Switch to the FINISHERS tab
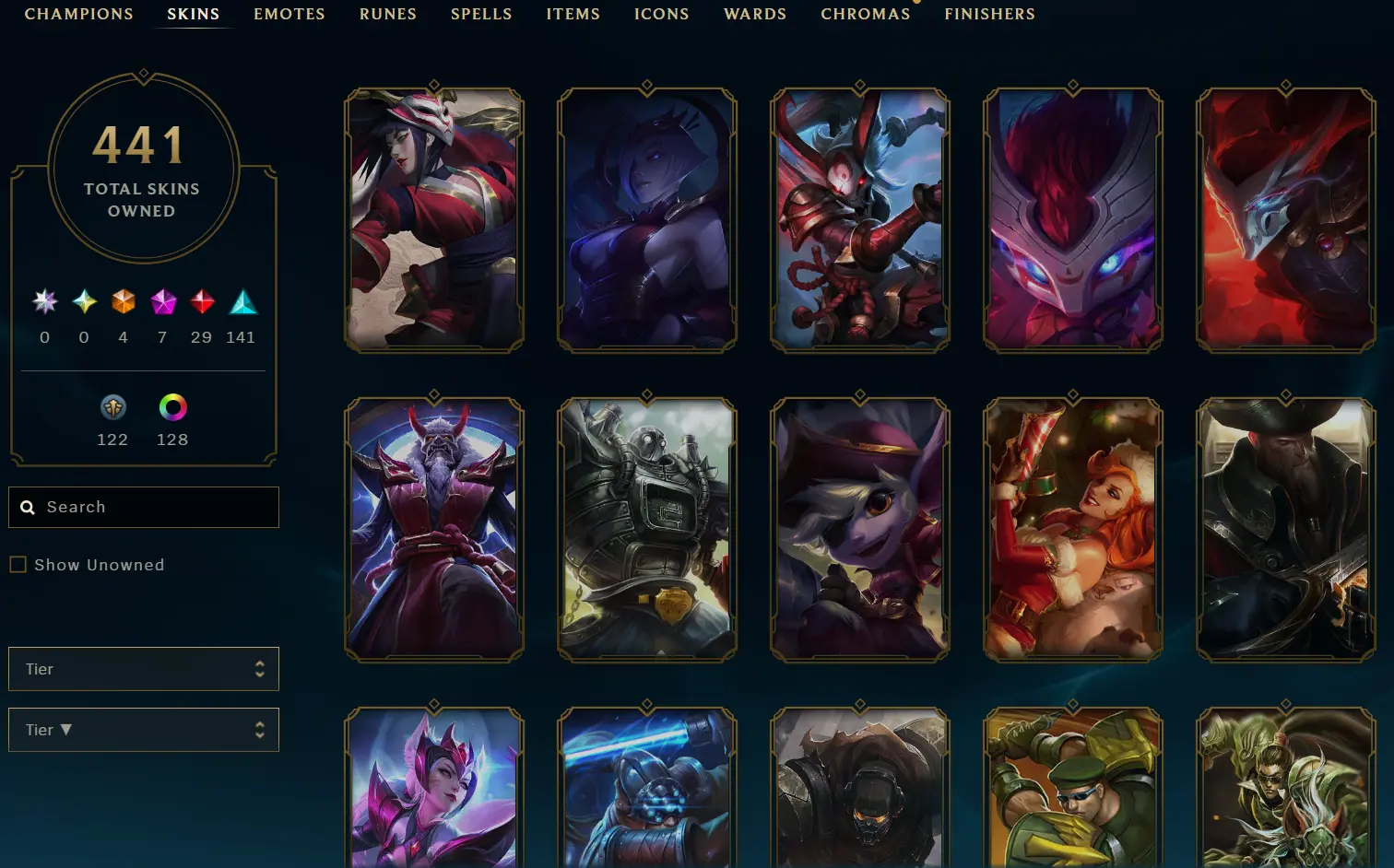The image size is (1394, 868). pos(988,14)
